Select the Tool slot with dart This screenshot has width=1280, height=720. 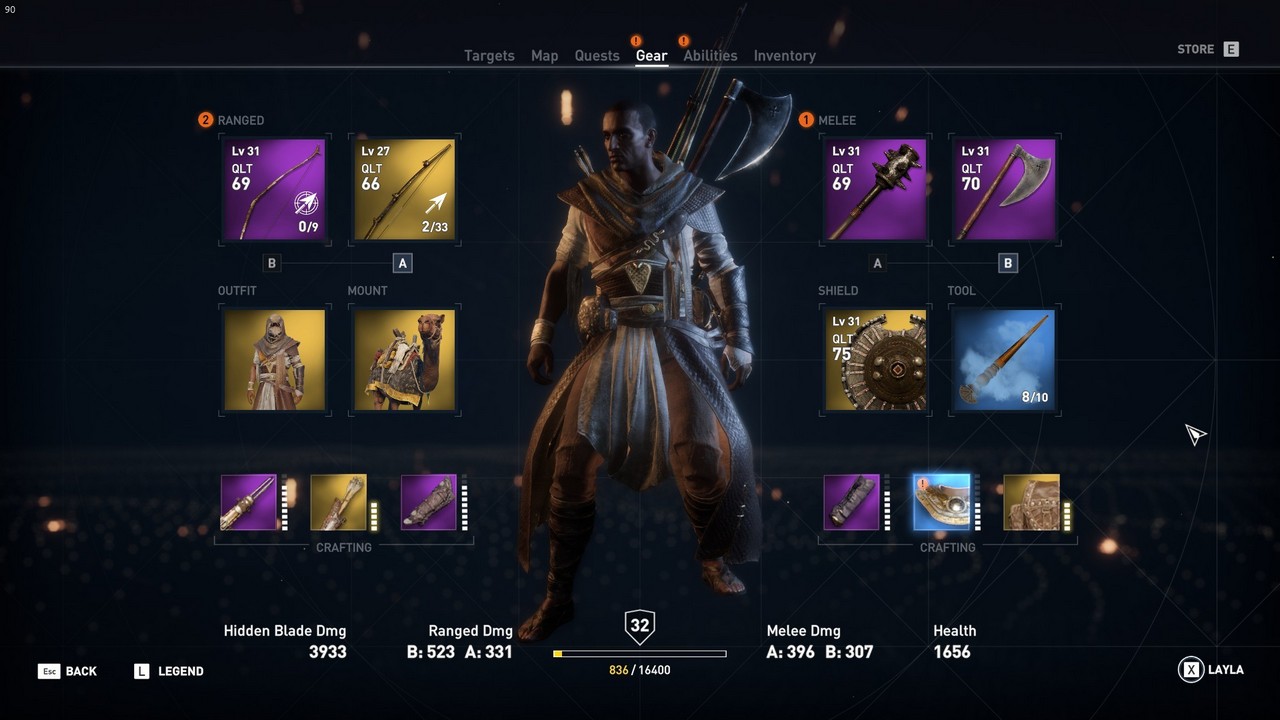(1004, 360)
